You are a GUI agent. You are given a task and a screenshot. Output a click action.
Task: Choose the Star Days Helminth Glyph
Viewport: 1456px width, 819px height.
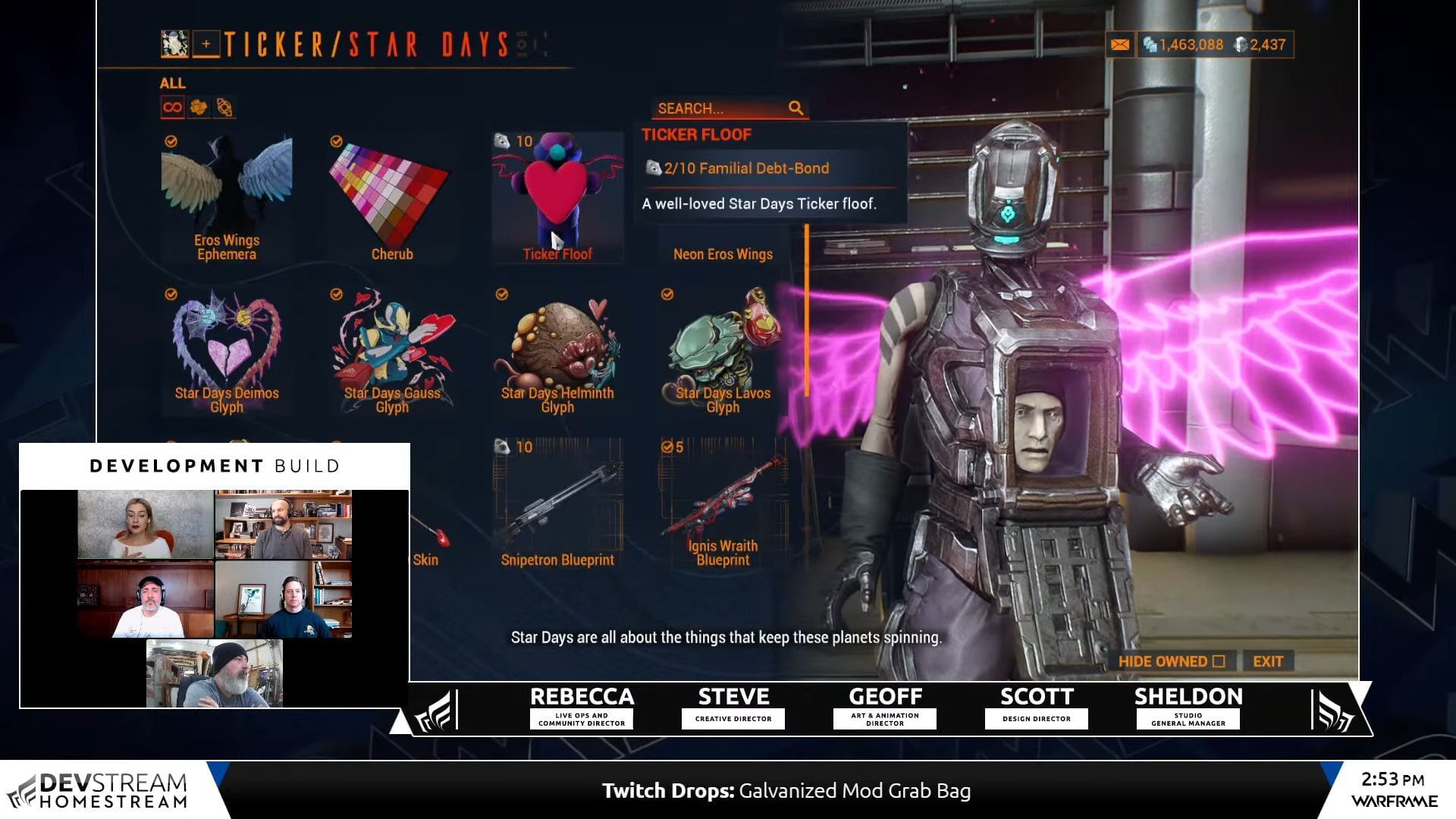coord(557,350)
